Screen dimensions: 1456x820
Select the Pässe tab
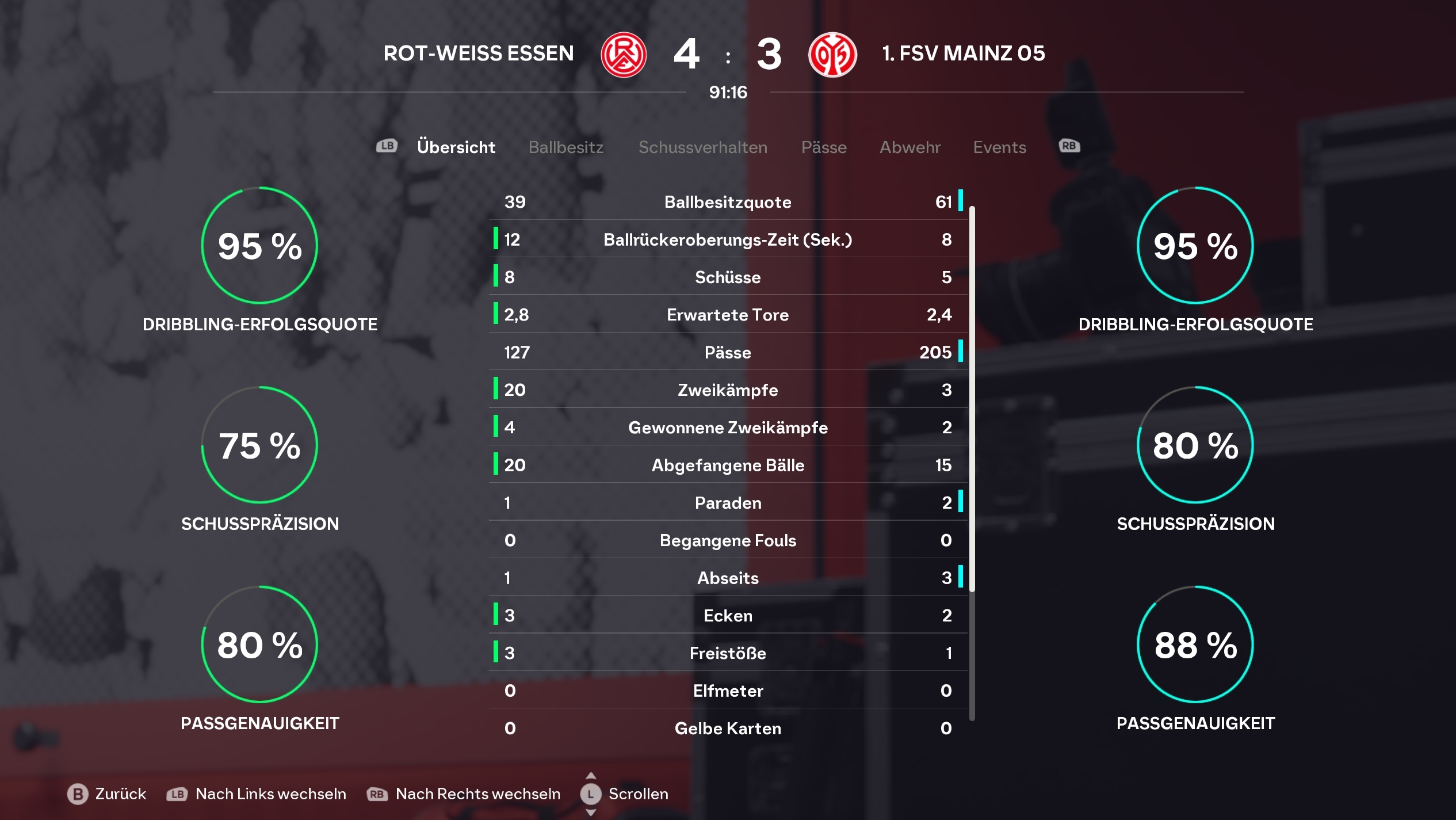click(823, 147)
